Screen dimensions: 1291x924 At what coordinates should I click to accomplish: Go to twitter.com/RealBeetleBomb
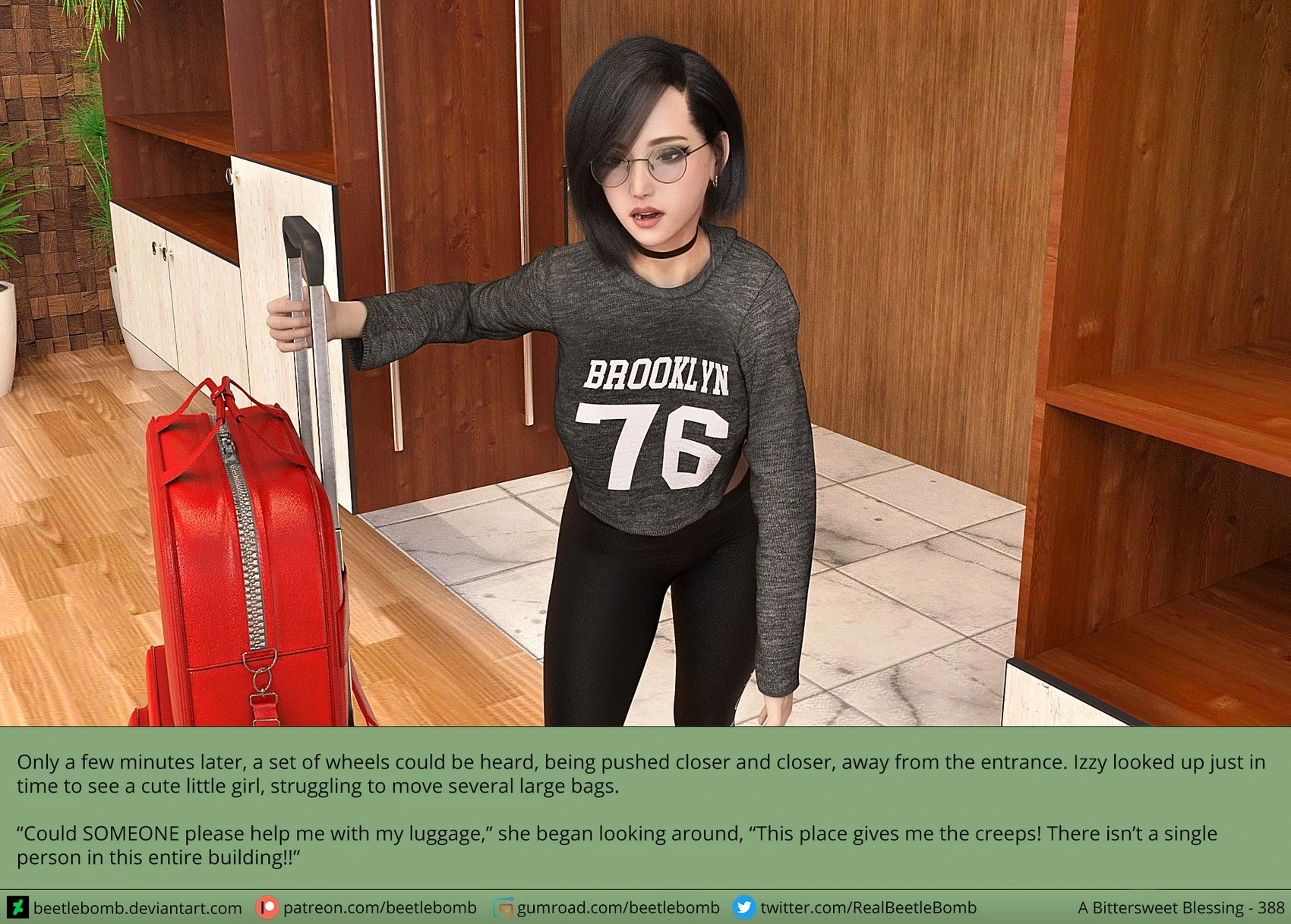(868, 908)
